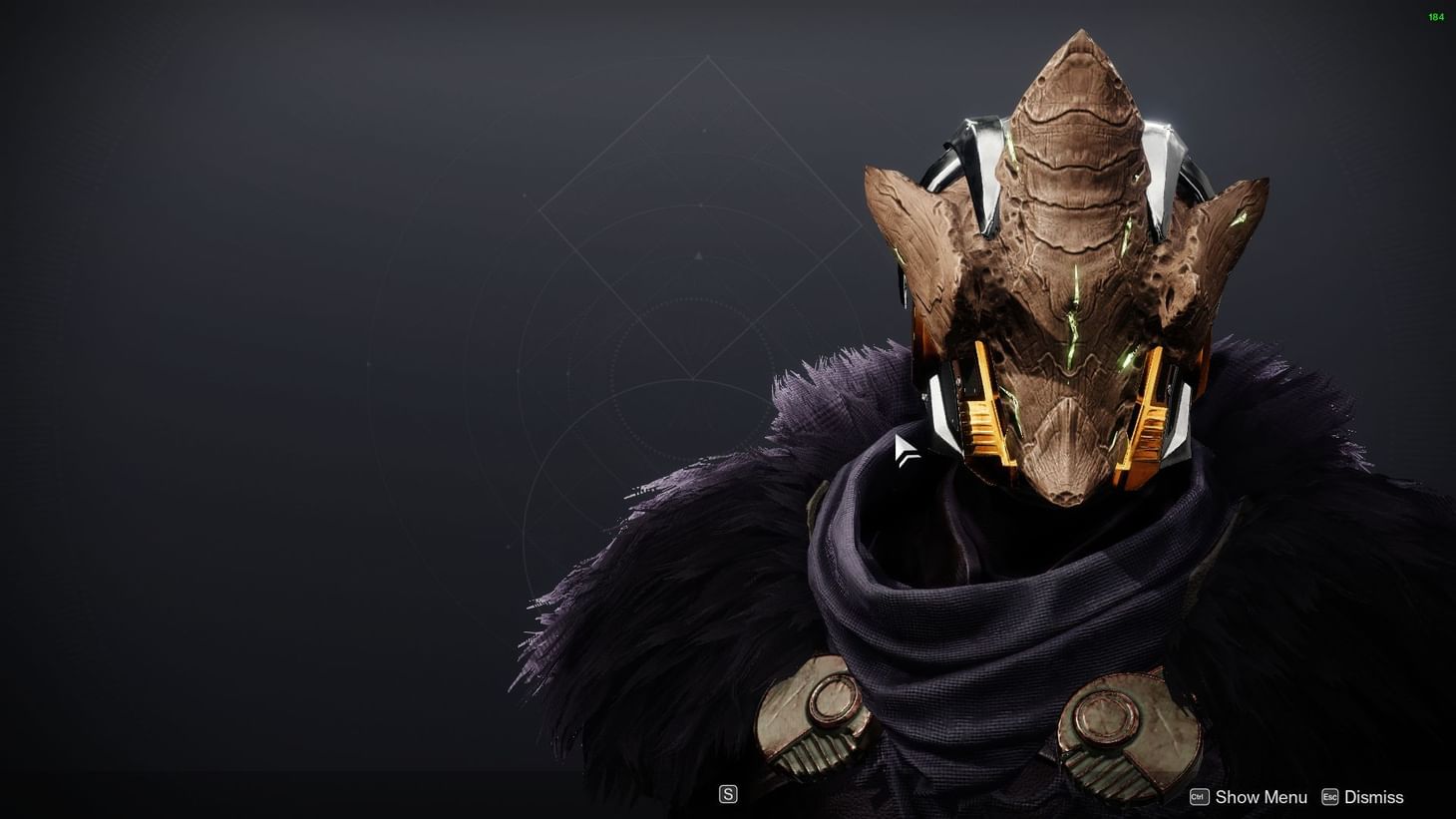
Task: Click the Ctrl key prompt icon
Action: [x=1198, y=796]
